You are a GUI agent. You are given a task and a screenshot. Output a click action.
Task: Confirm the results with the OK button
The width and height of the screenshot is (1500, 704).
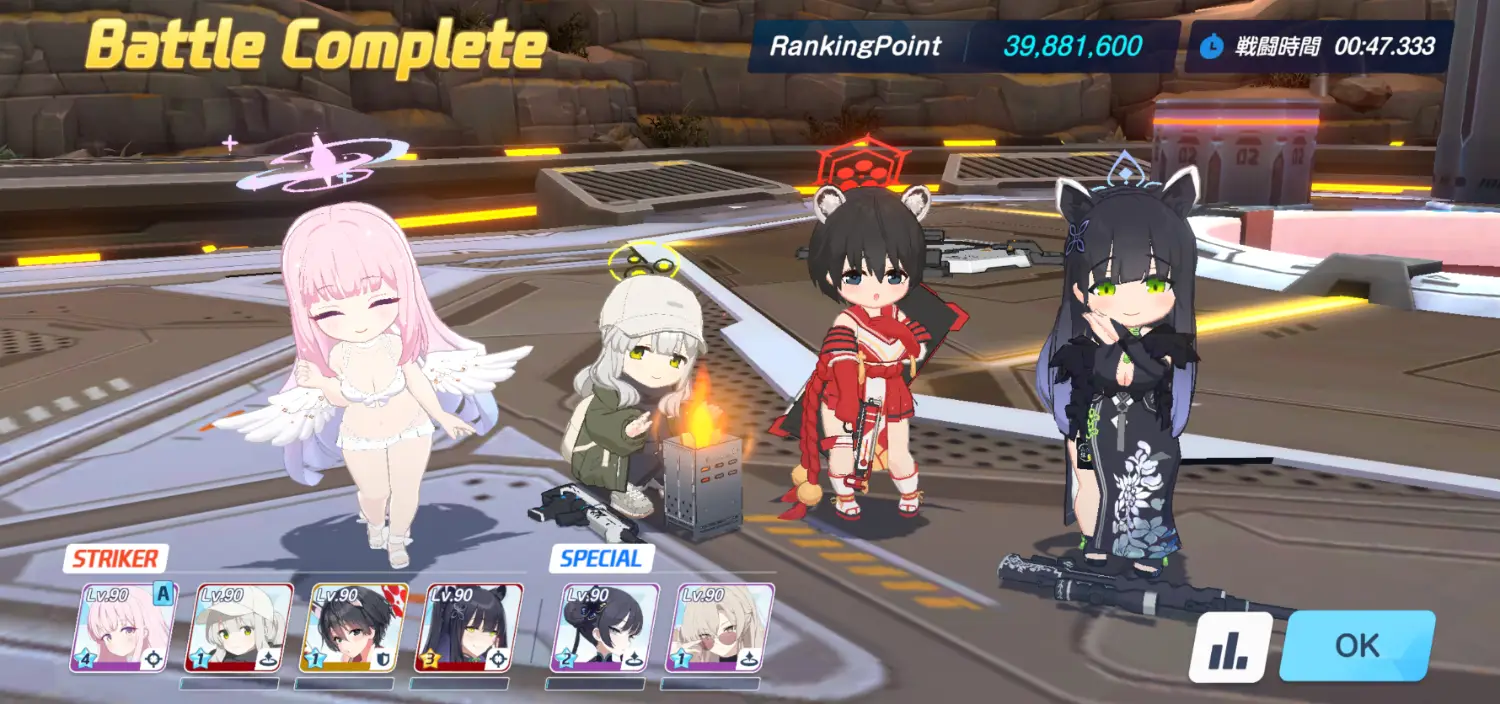tap(1357, 645)
